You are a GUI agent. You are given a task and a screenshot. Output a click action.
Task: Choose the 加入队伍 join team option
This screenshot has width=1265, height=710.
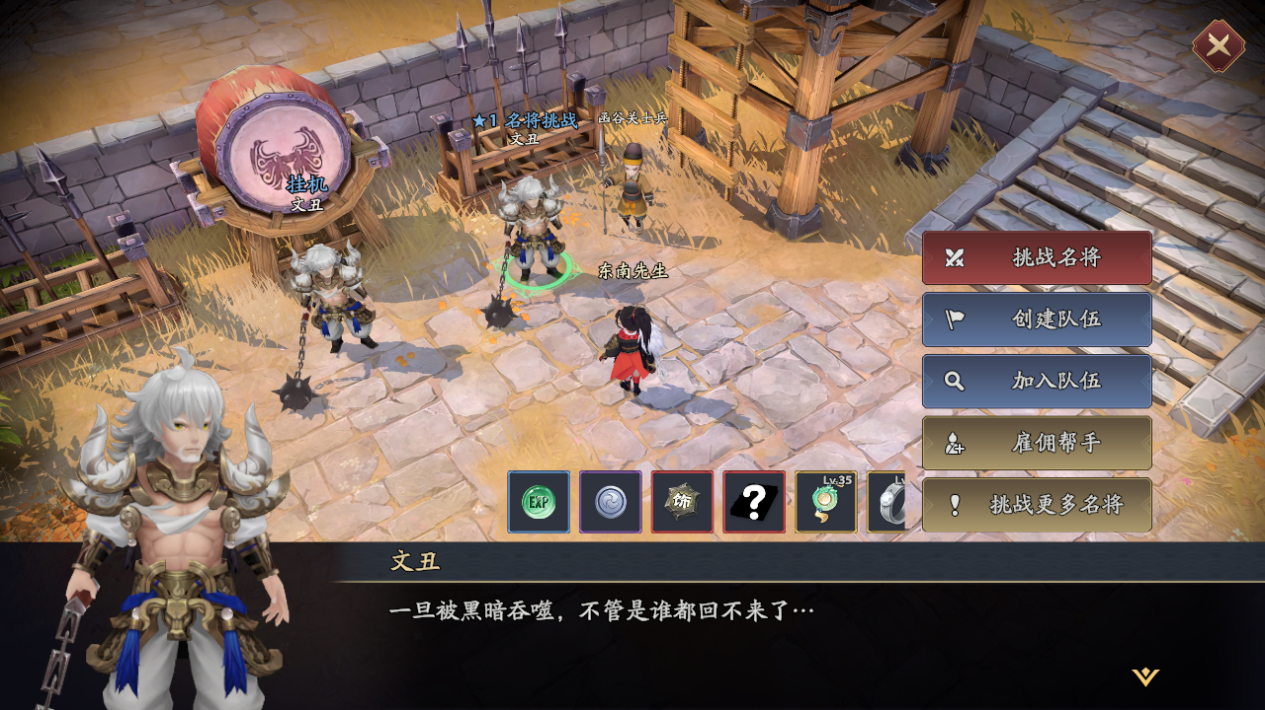(1036, 381)
